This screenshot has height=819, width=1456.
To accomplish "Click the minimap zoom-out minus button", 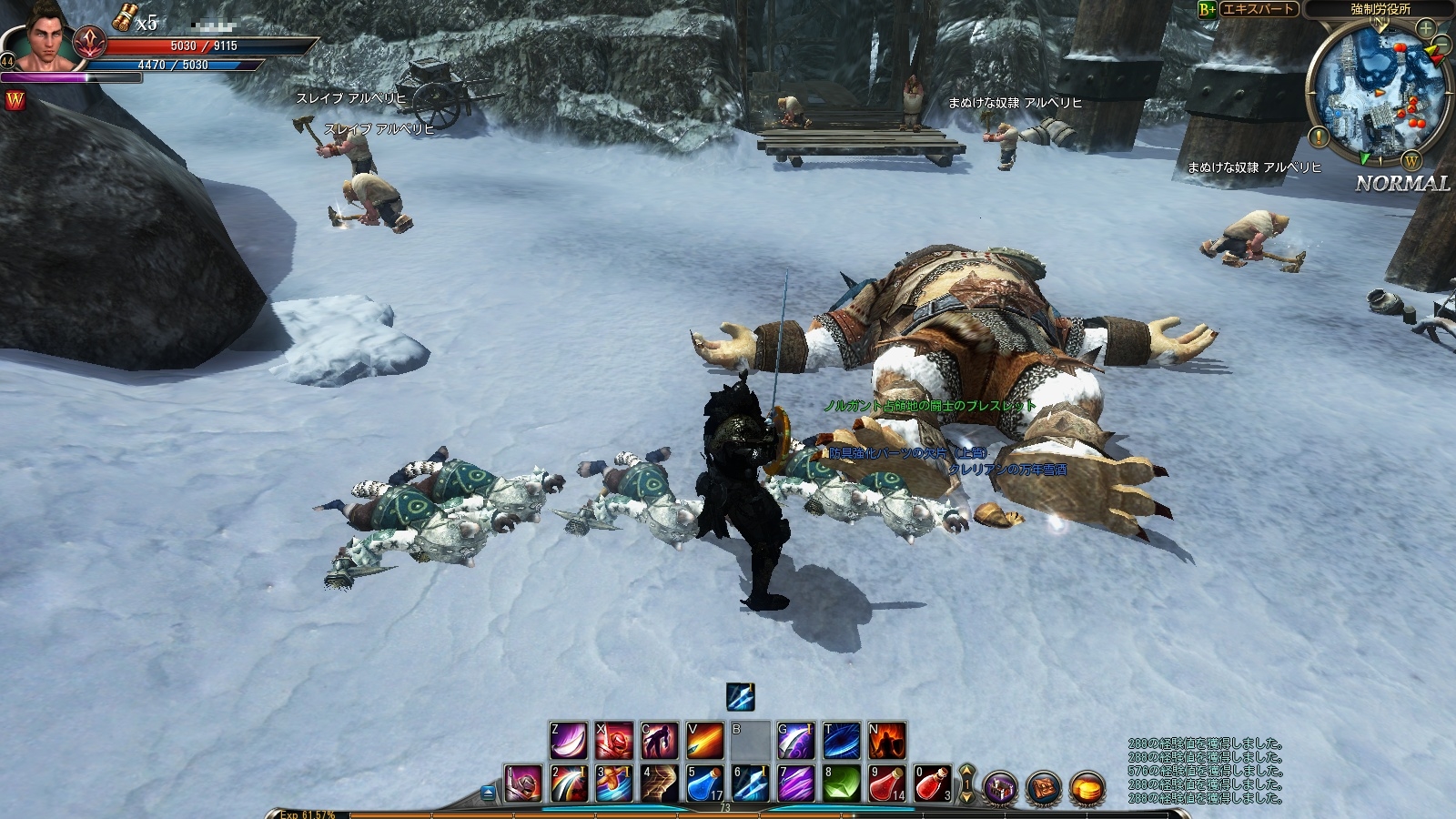I will (x=1442, y=45).
